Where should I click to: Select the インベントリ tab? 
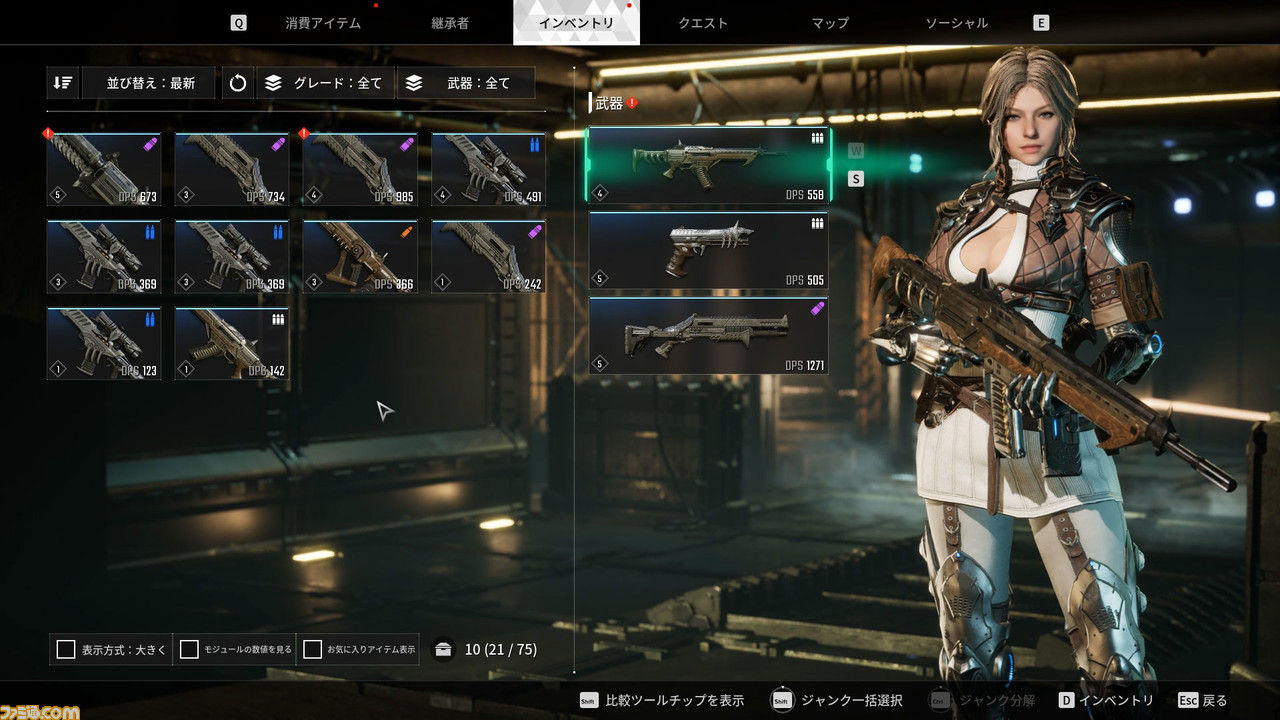(576, 23)
